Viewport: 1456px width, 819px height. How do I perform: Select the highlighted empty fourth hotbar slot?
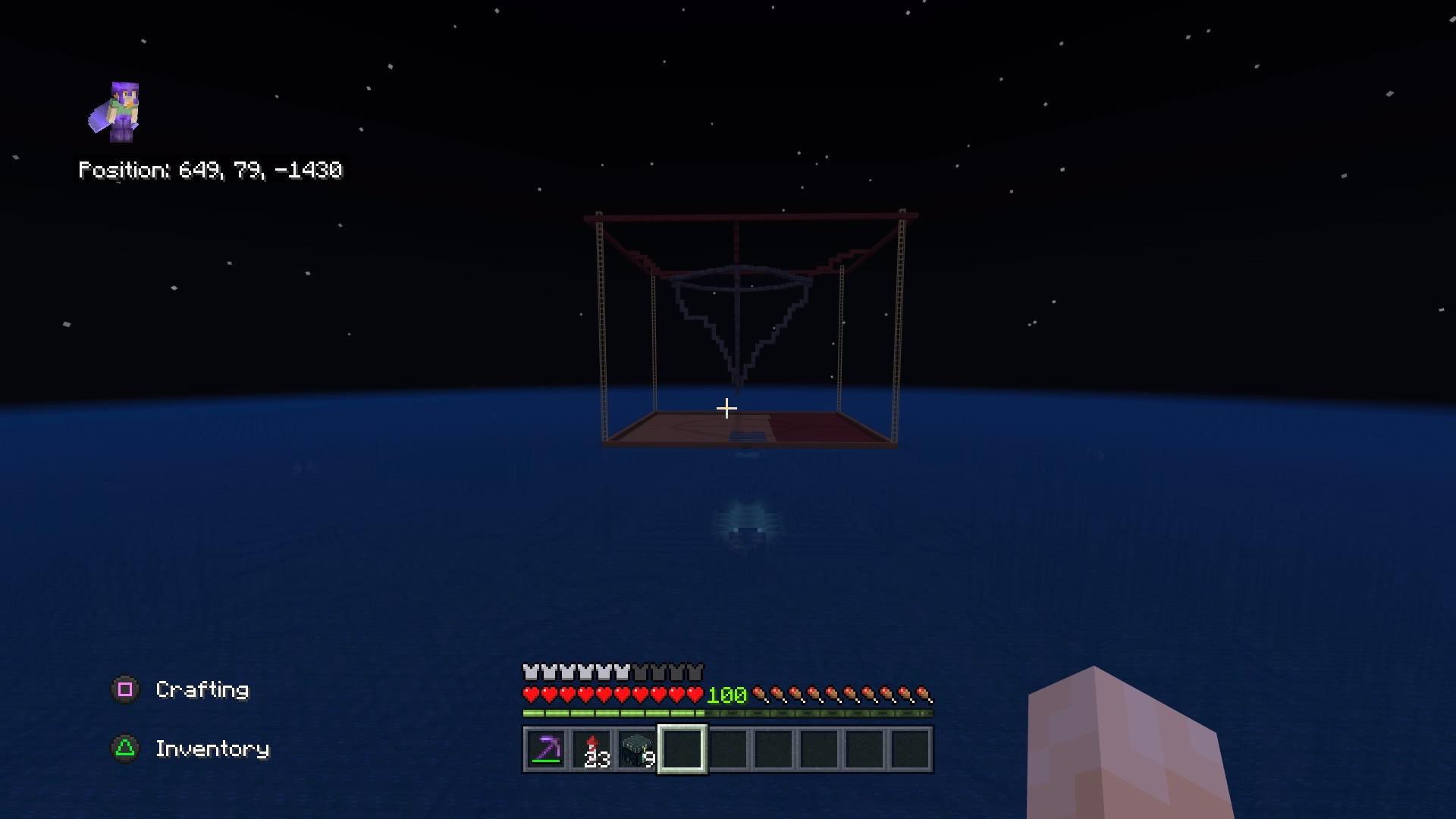pos(682,749)
